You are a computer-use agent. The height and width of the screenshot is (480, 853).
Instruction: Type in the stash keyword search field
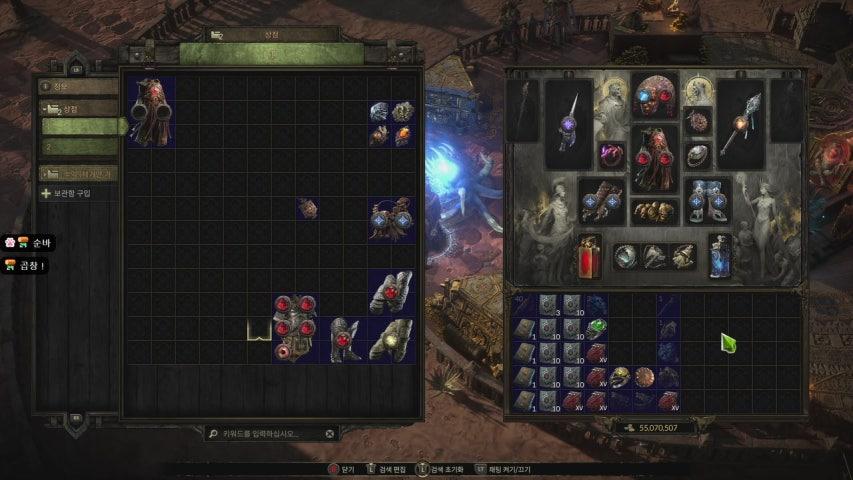tap(267, 434)
